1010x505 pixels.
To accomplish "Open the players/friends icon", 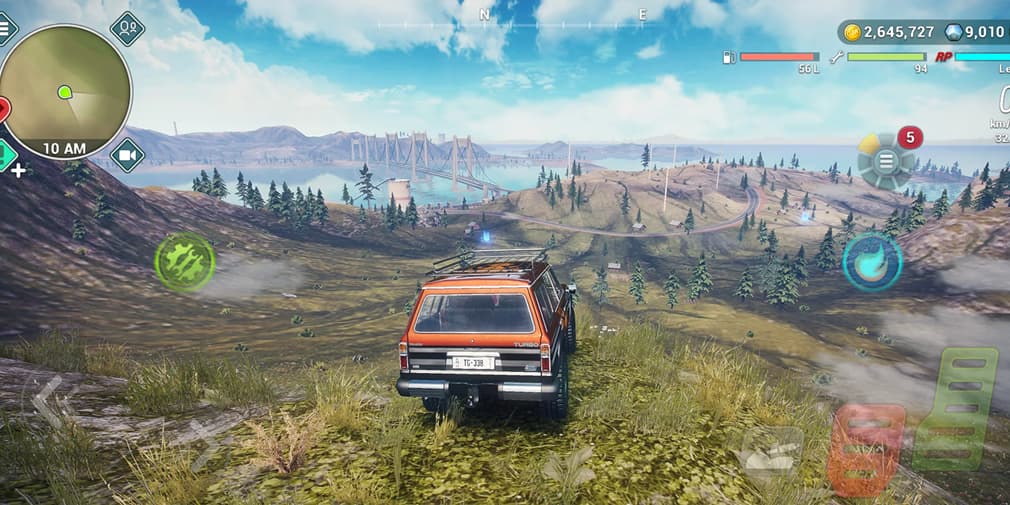I will pyautogui.click(x=127, y=28).
